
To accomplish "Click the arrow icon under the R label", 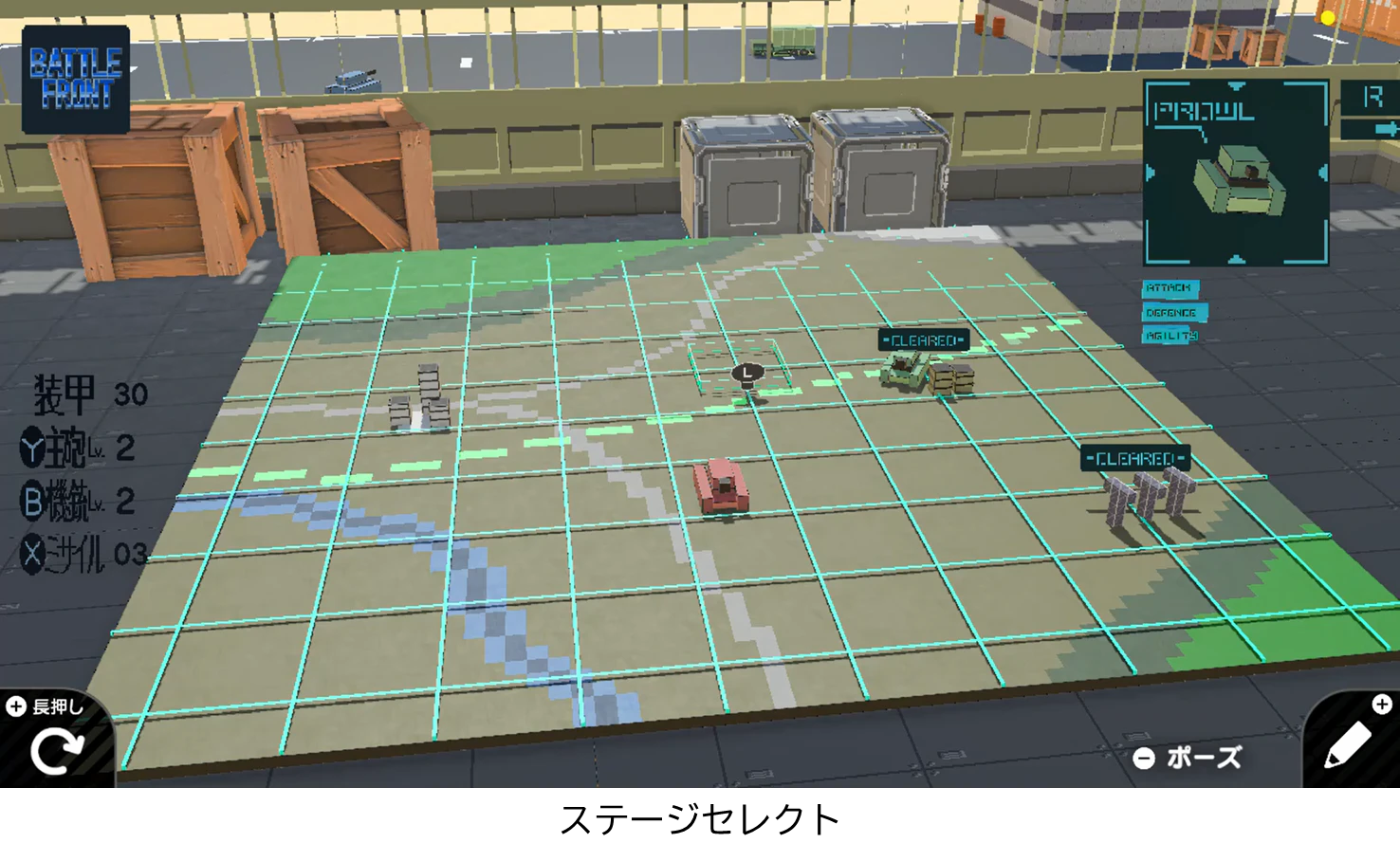I will pyautogui.click(x=1389, y=130).
